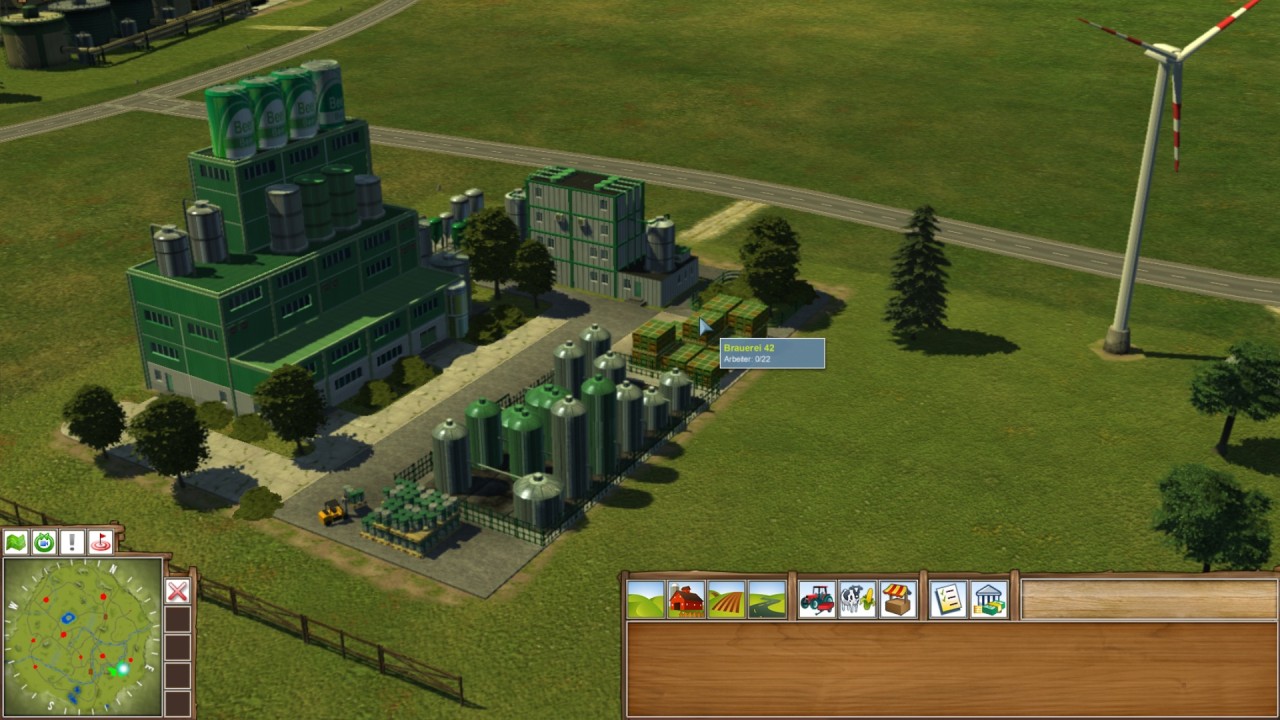Select the plowed field icon
The height and width of the screenshot is (720, 1280).
pos(726,600)
